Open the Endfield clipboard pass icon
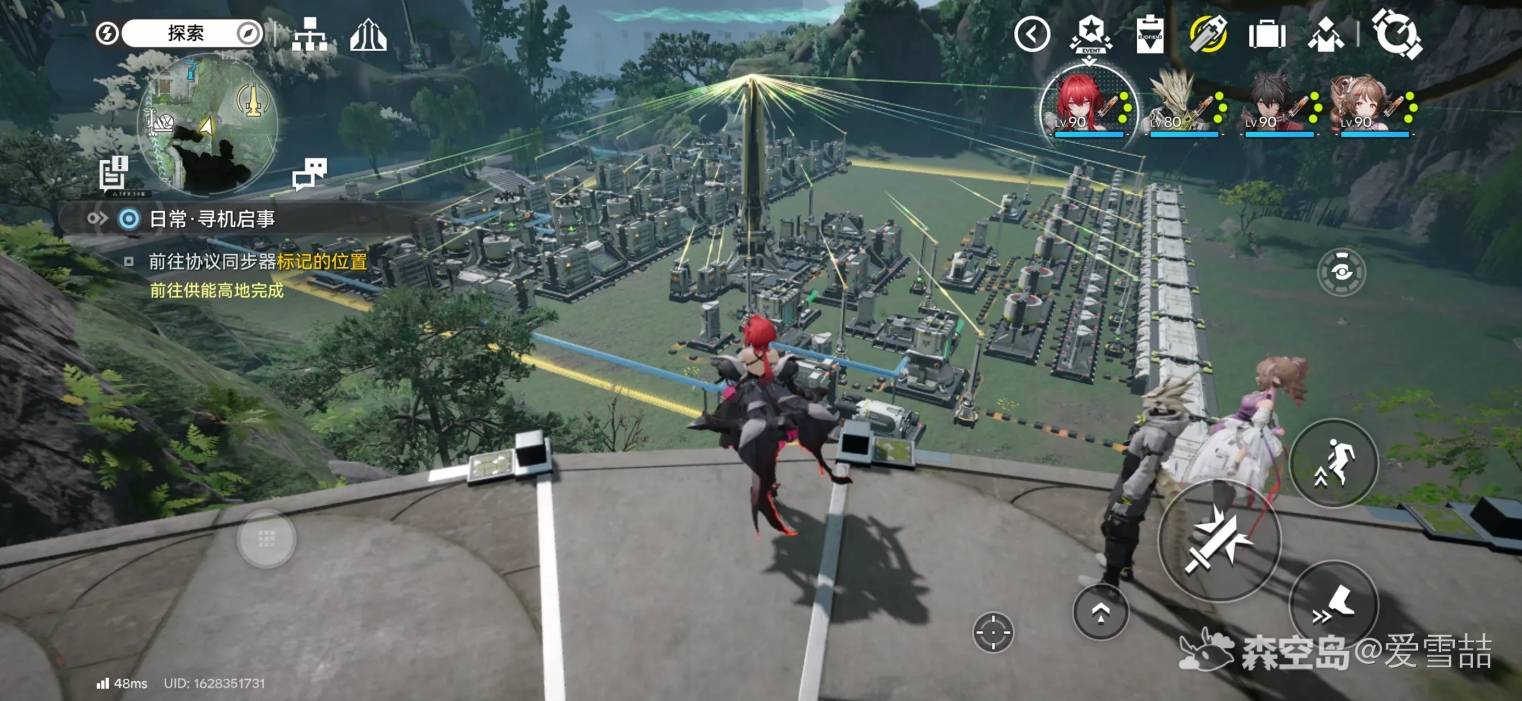1522x701 pixels. (x=1150, y=35)
